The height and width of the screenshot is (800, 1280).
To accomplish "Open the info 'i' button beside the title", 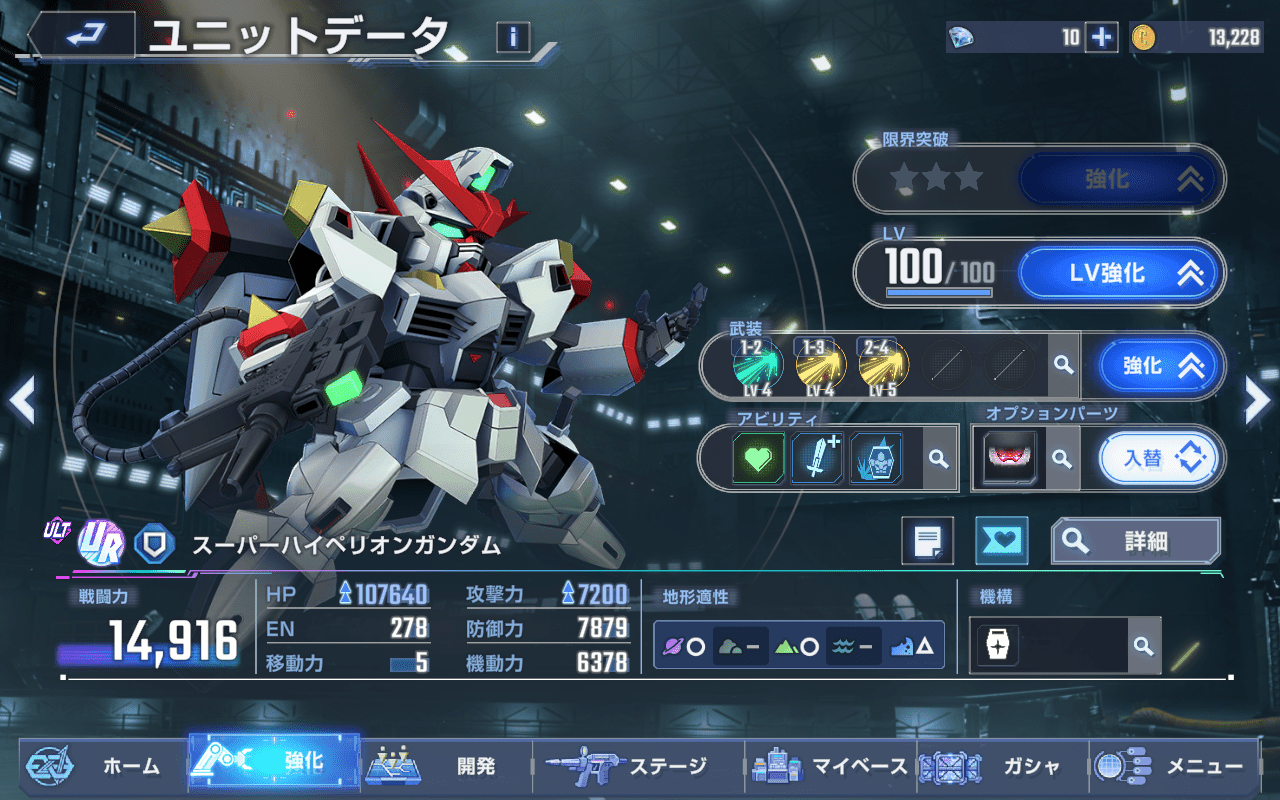I will tap(513, 38).
